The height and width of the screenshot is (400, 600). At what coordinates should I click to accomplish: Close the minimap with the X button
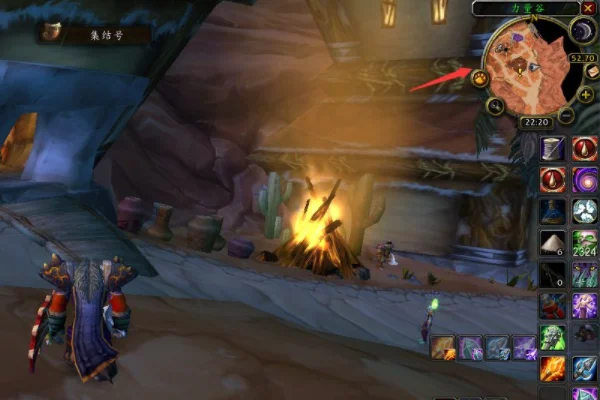coord(588,8)
